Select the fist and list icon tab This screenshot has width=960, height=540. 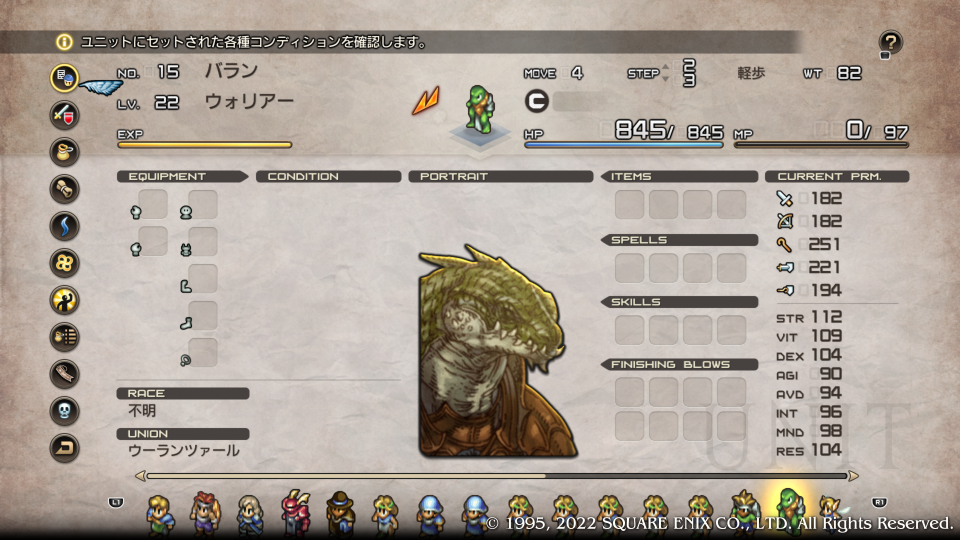pos(65,337)
